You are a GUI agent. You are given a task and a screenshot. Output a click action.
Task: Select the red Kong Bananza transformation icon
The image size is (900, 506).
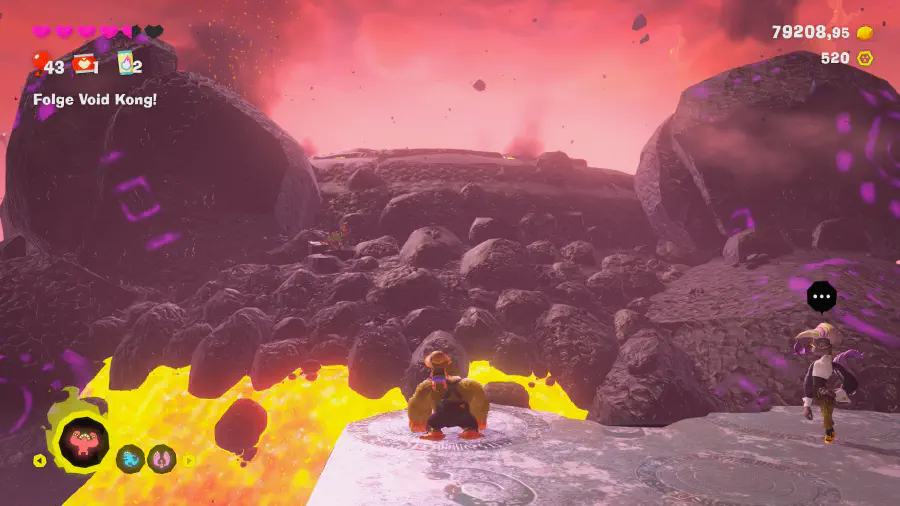83,441
